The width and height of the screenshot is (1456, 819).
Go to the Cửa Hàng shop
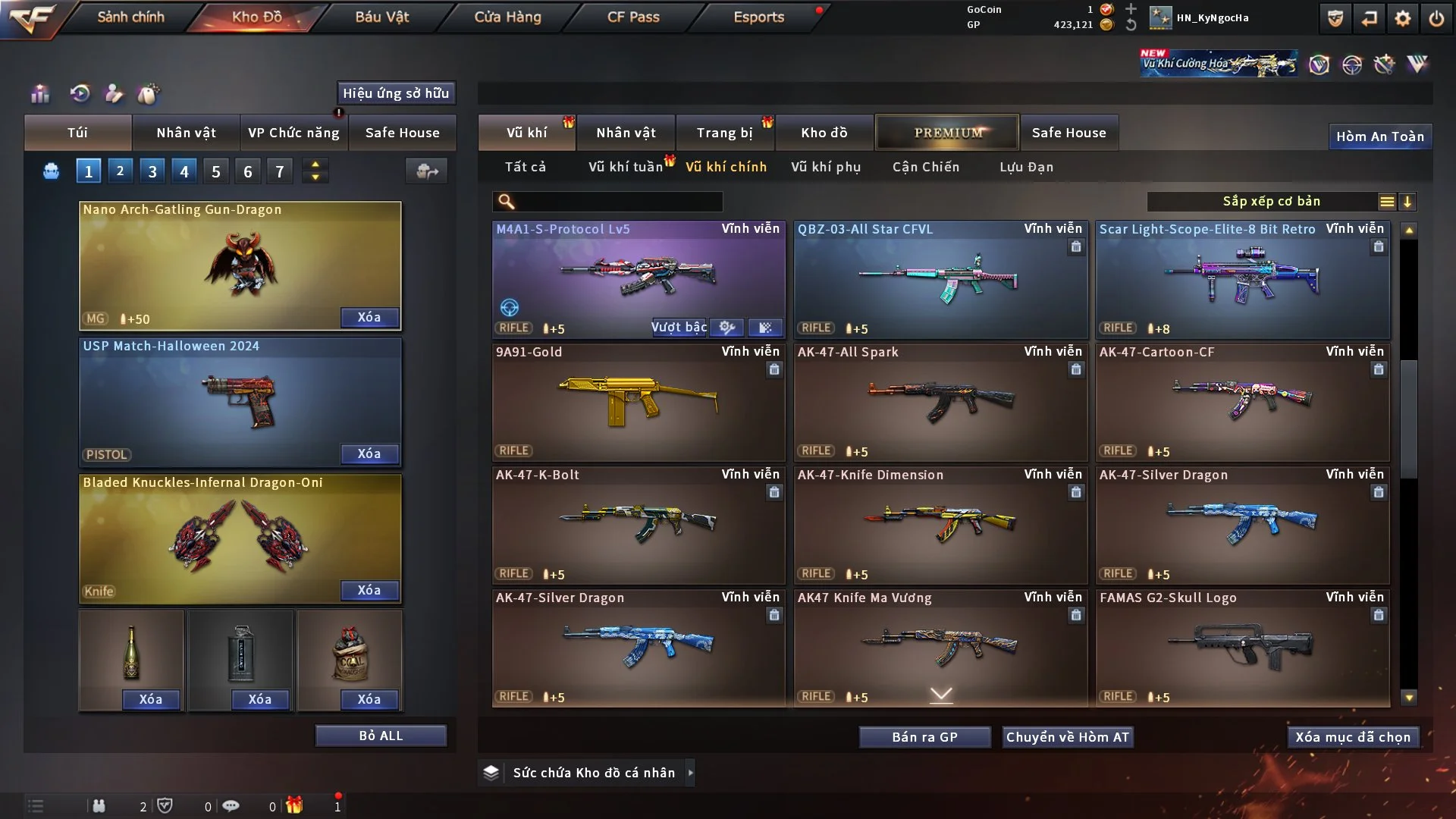(507, 17)
